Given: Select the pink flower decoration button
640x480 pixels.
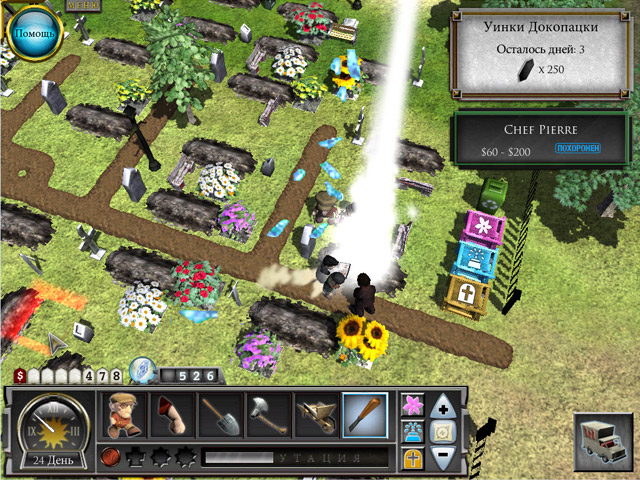Looking at the screenshot, I should 412,404.
